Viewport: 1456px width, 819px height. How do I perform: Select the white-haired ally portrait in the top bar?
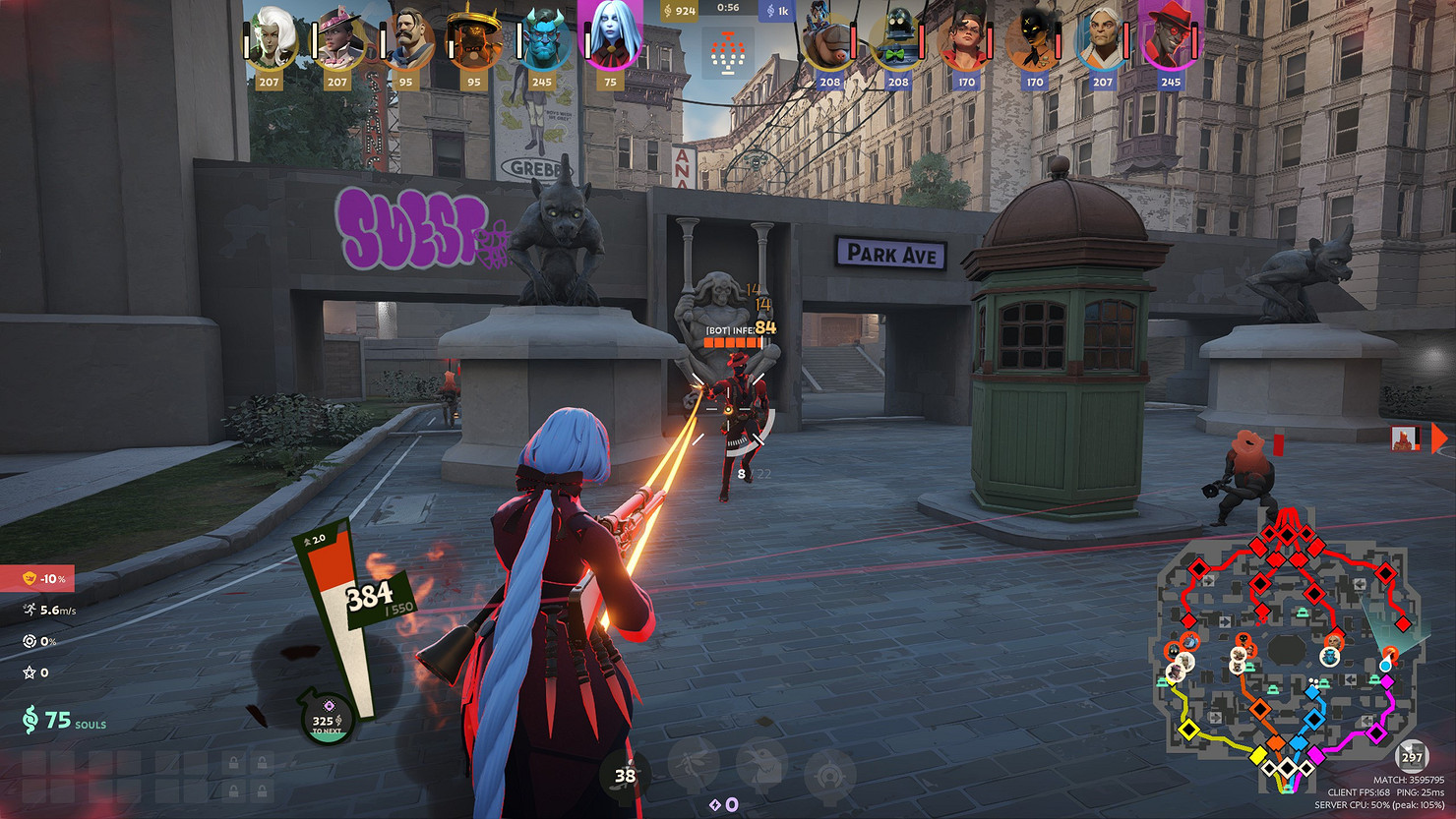click(271, 39)
